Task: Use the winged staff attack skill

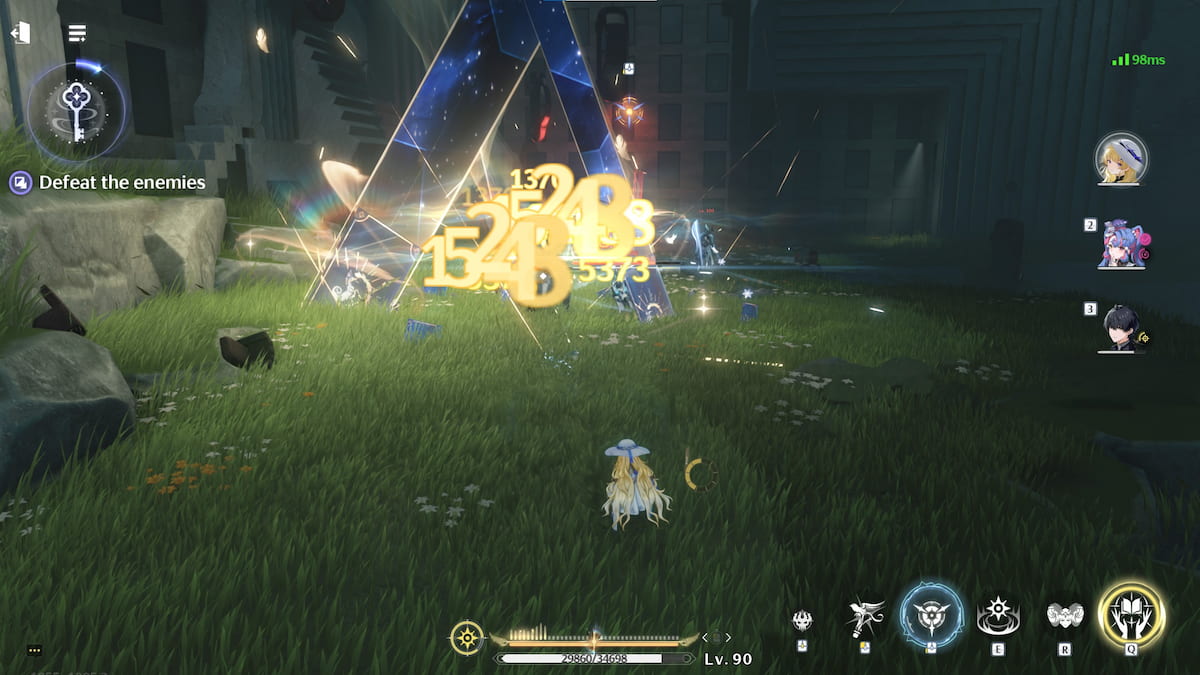Action: point(865,617)
